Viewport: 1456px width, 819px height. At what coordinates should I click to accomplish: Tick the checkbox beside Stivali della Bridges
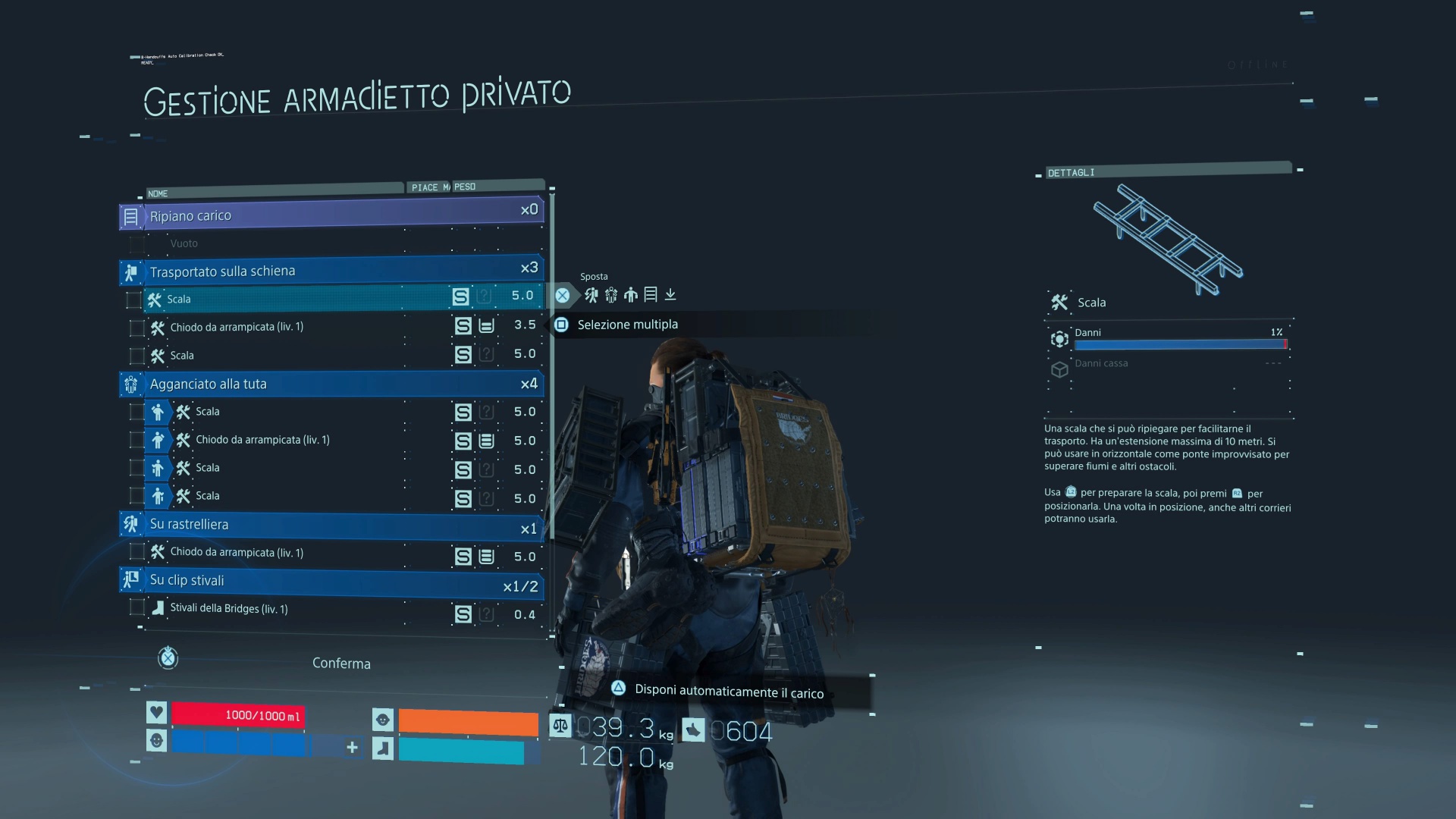137,607
